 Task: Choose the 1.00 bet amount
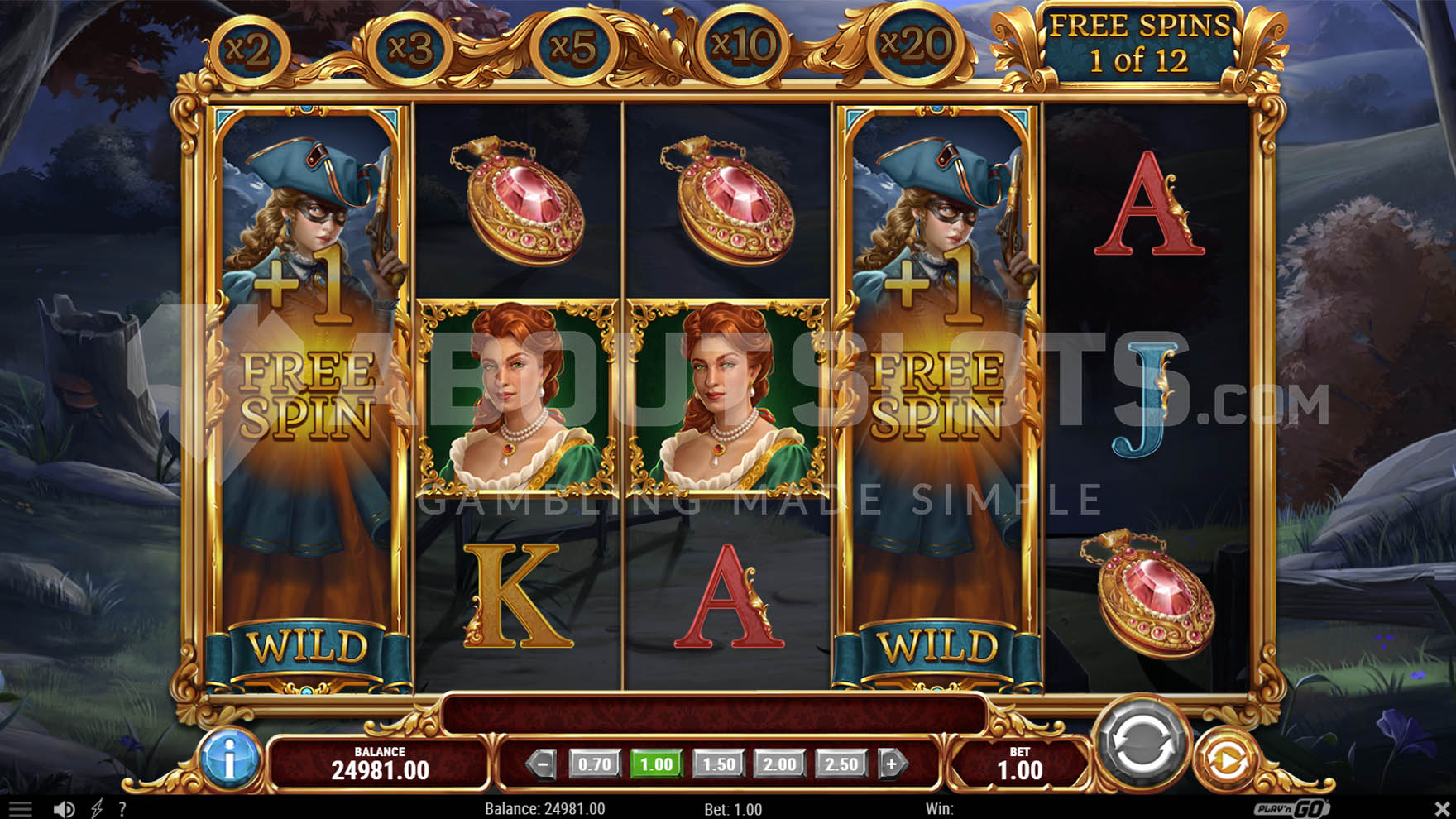pos(656,764)
